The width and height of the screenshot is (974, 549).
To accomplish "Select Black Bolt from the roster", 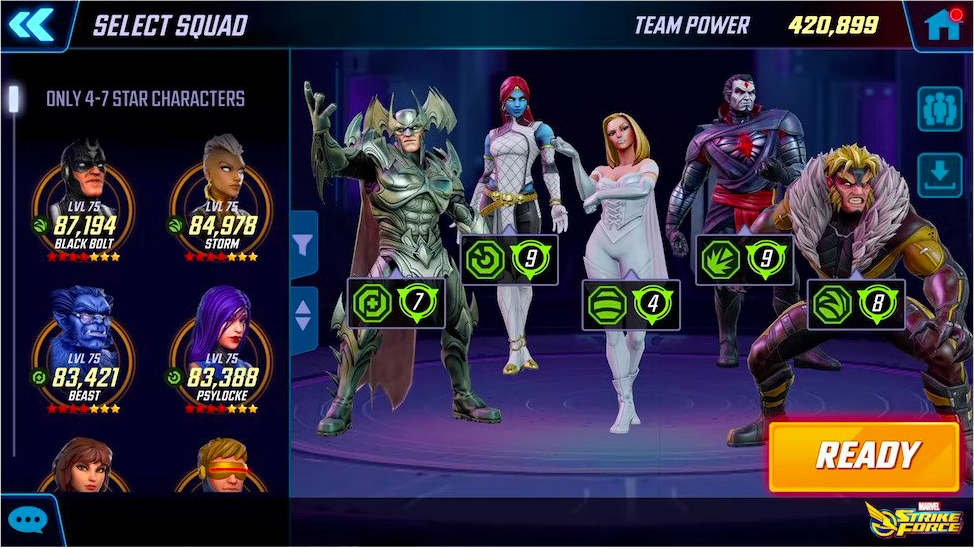I will (x=83, y=200).
